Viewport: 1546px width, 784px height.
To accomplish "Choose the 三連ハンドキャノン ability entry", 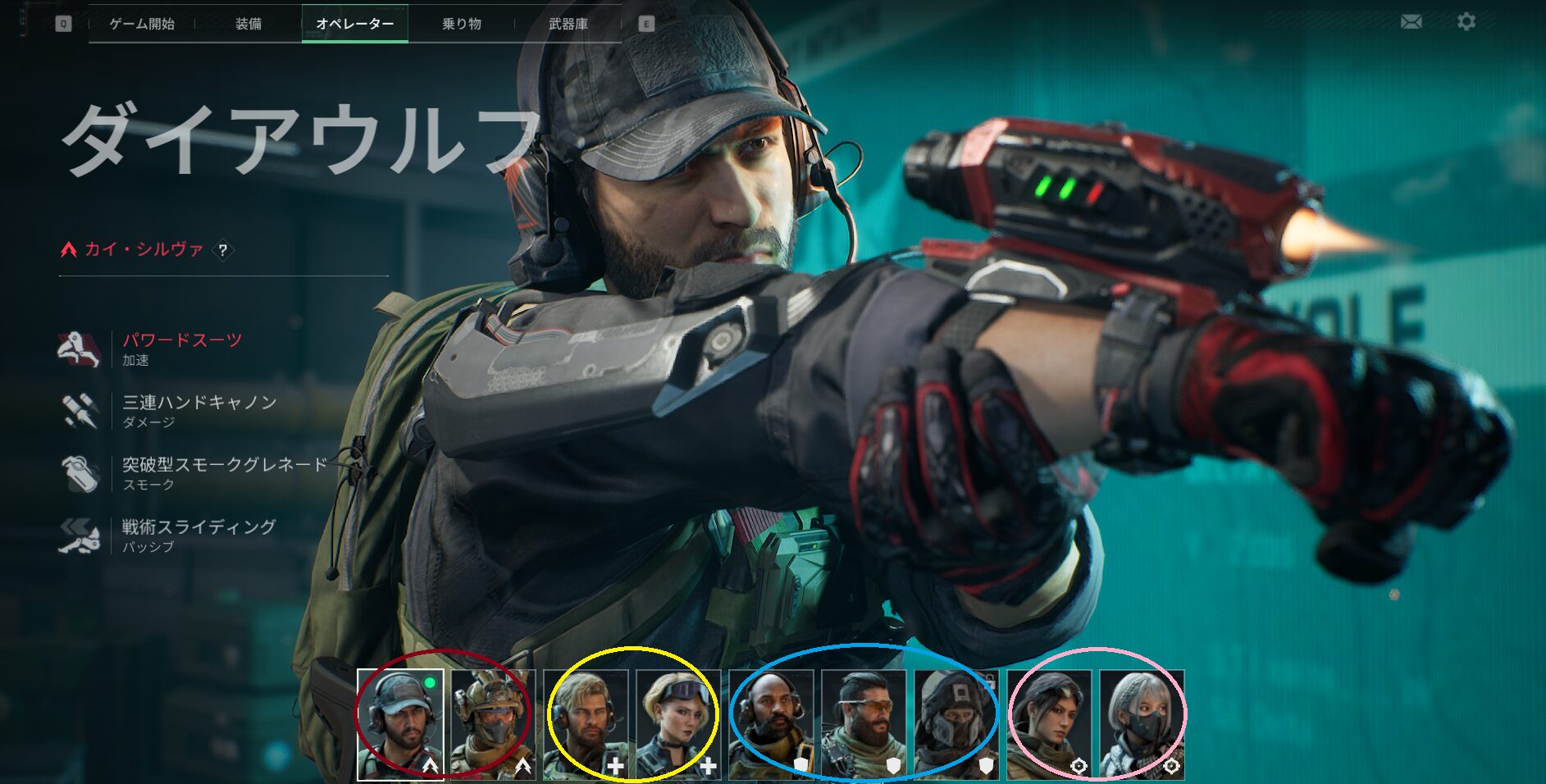I will click(199, 403).
